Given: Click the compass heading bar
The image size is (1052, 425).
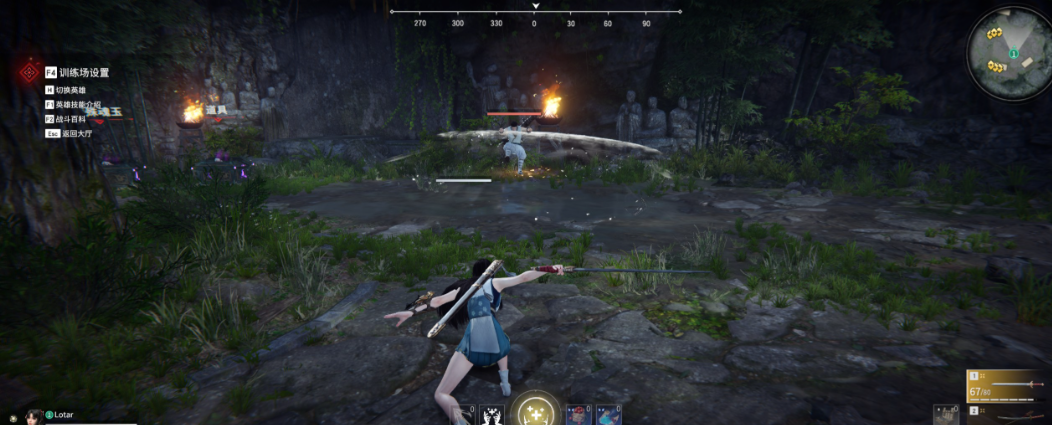Looking at the screenshot, I should click(535, 16).
